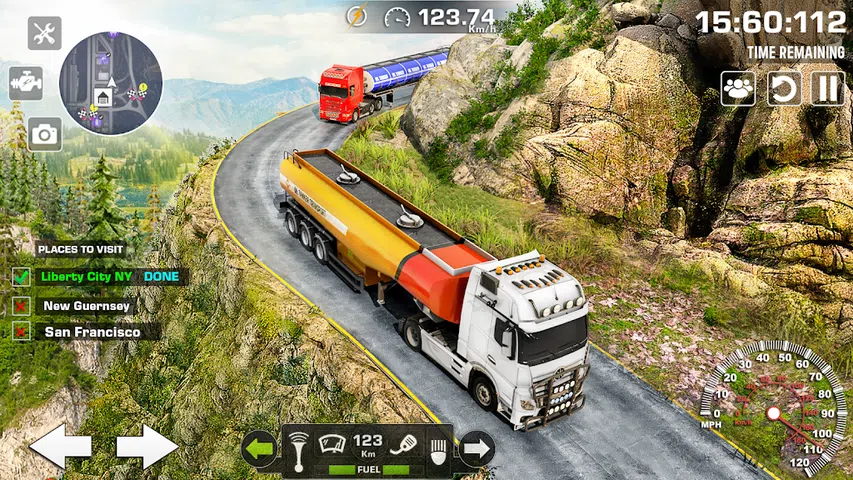Open the wrench and screwdriver repair menu
The width and height of the screenshot is (853, 480).
click(x=44, y=33)
